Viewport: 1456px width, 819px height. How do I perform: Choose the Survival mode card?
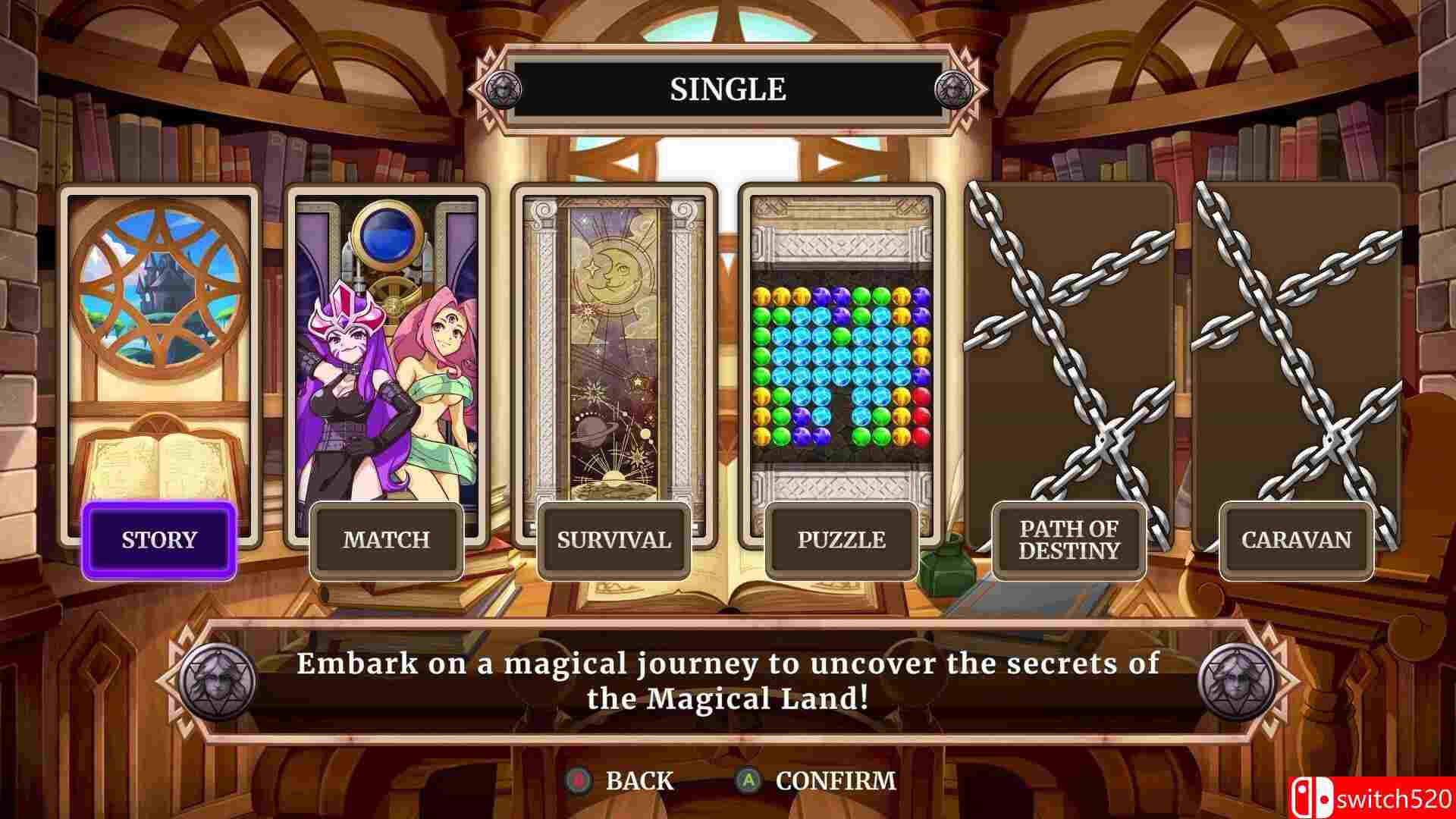pyautogui.click(x=613, y=341)
